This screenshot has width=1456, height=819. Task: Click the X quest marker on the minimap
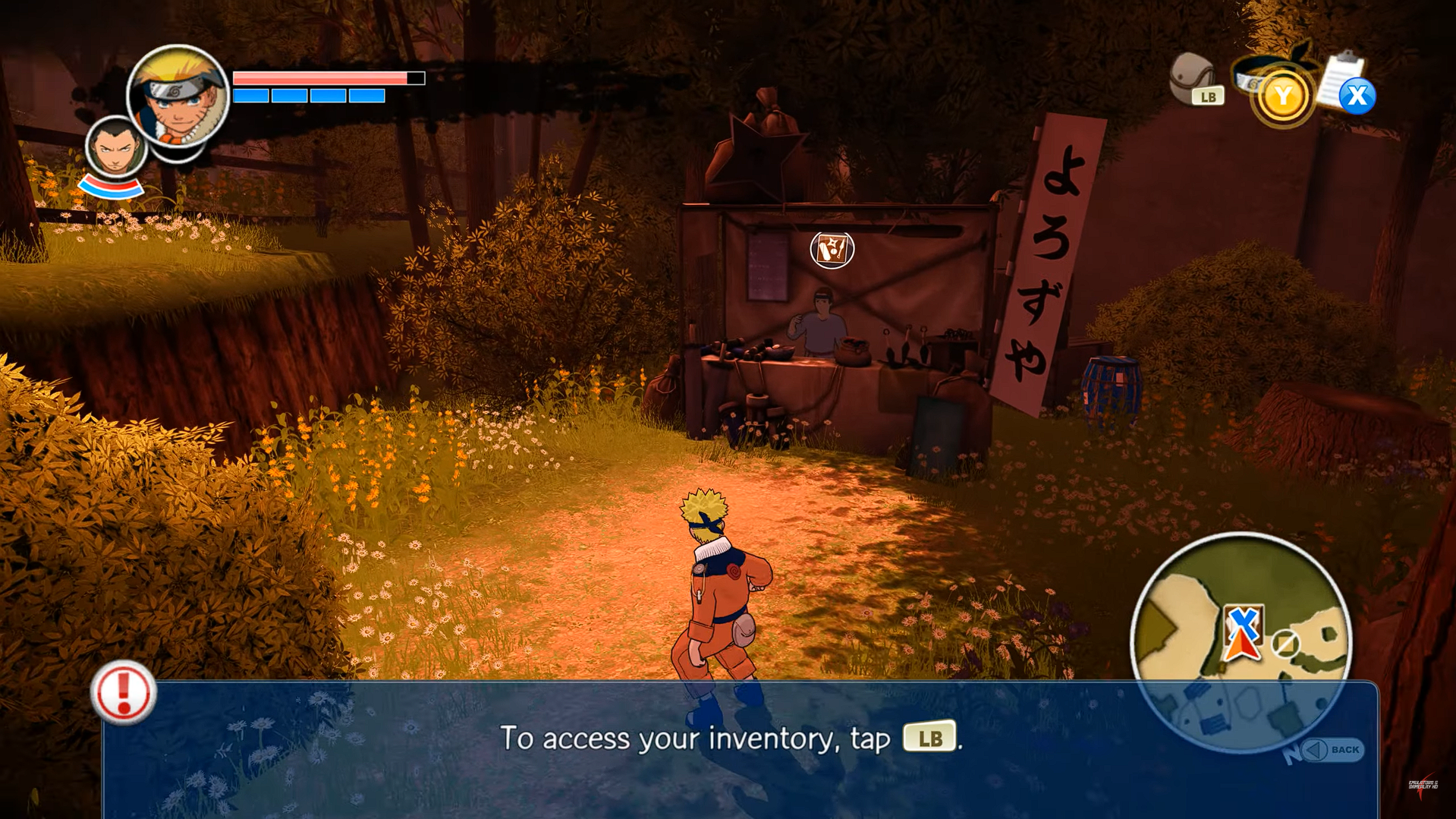pos(1242,622)
